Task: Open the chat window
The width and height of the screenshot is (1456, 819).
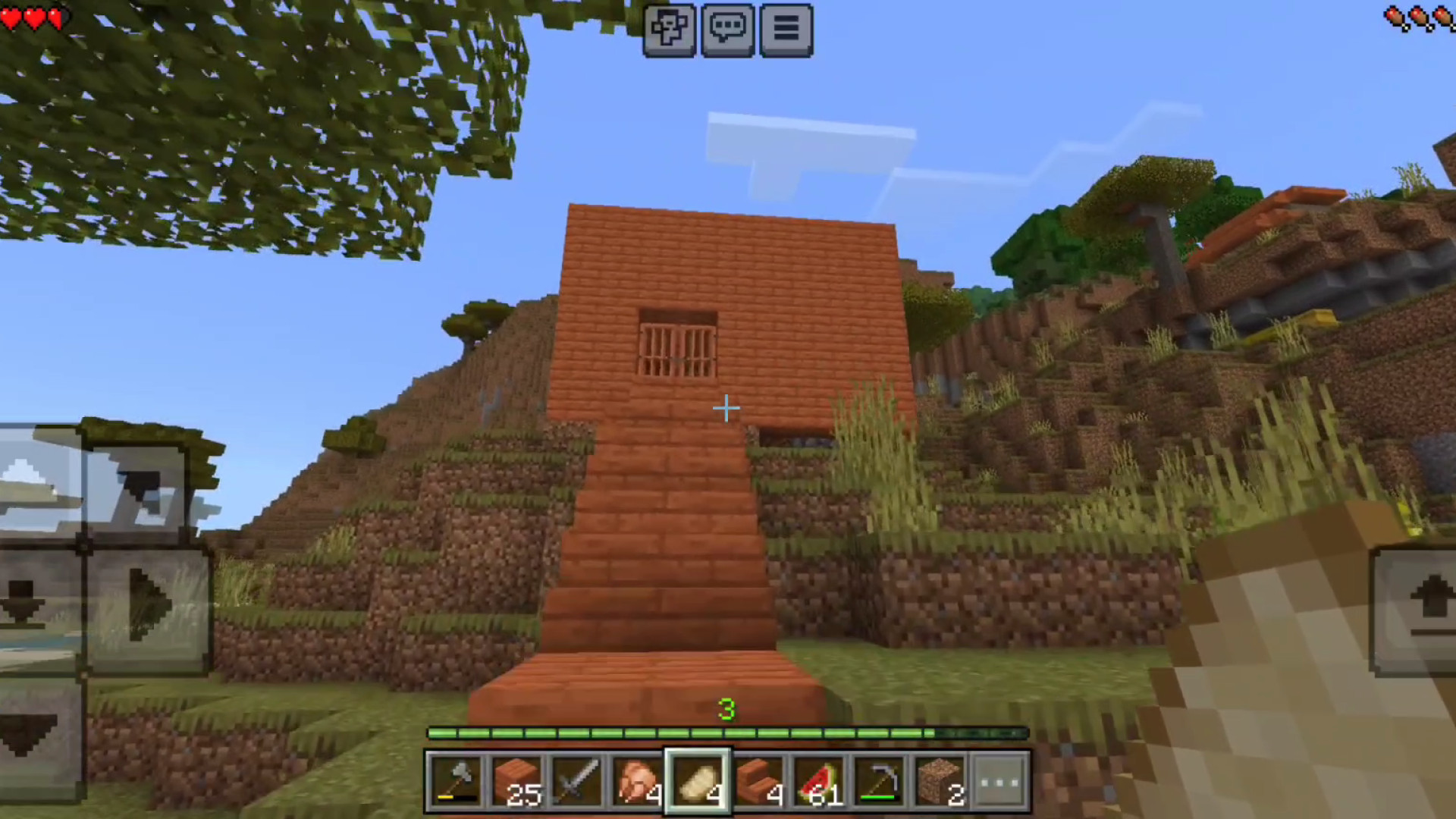Action: pyautogui.click(x=727, y=30)
